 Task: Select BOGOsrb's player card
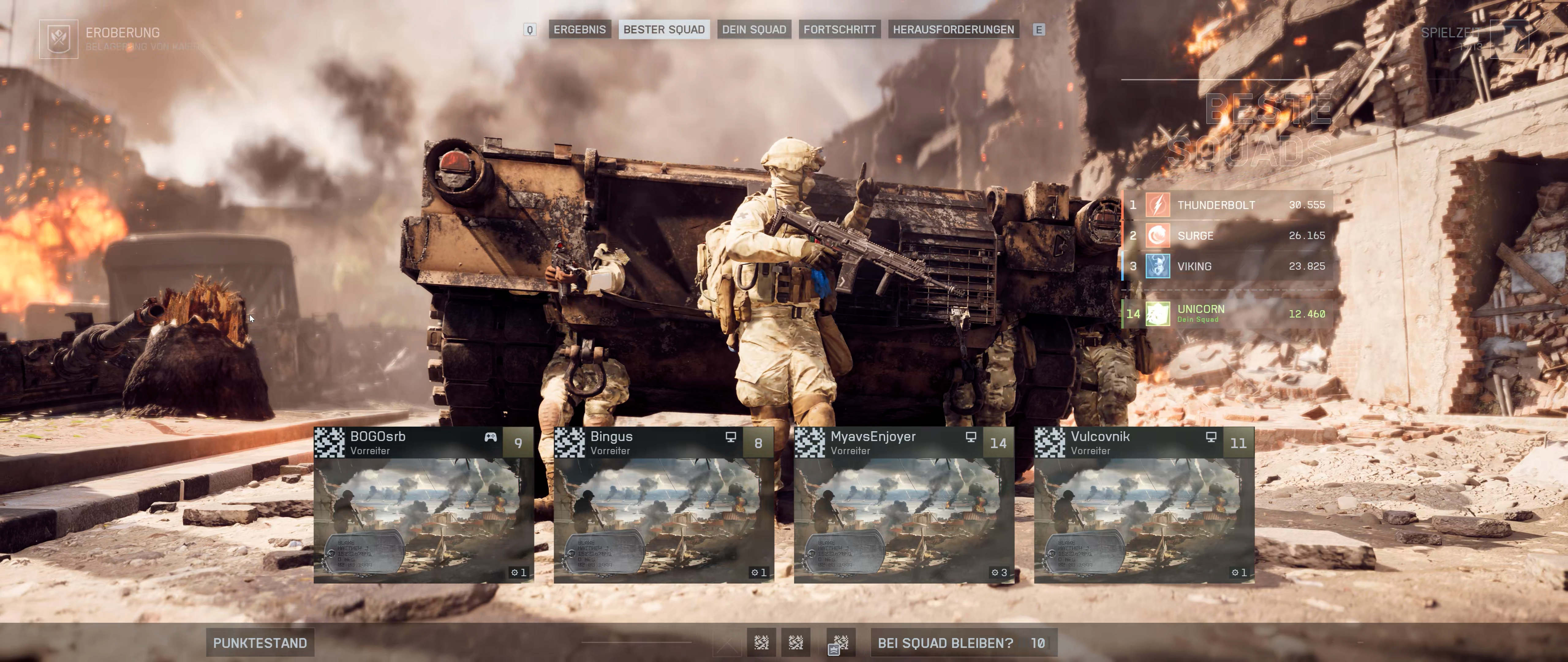[424, 504]
